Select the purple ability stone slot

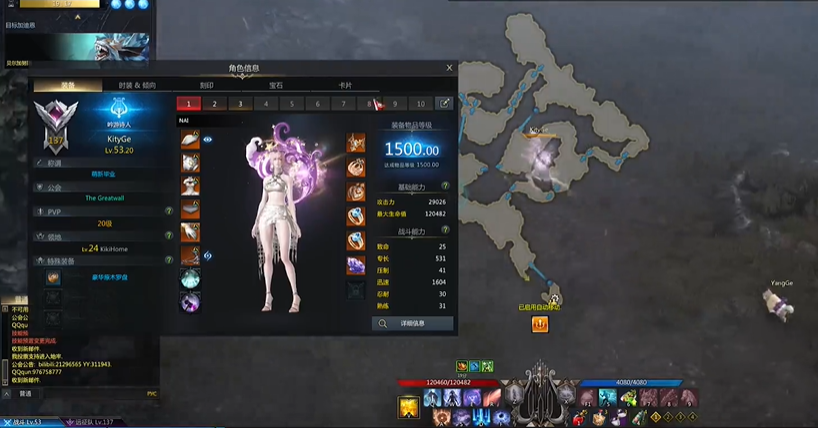tap(356, 265)
